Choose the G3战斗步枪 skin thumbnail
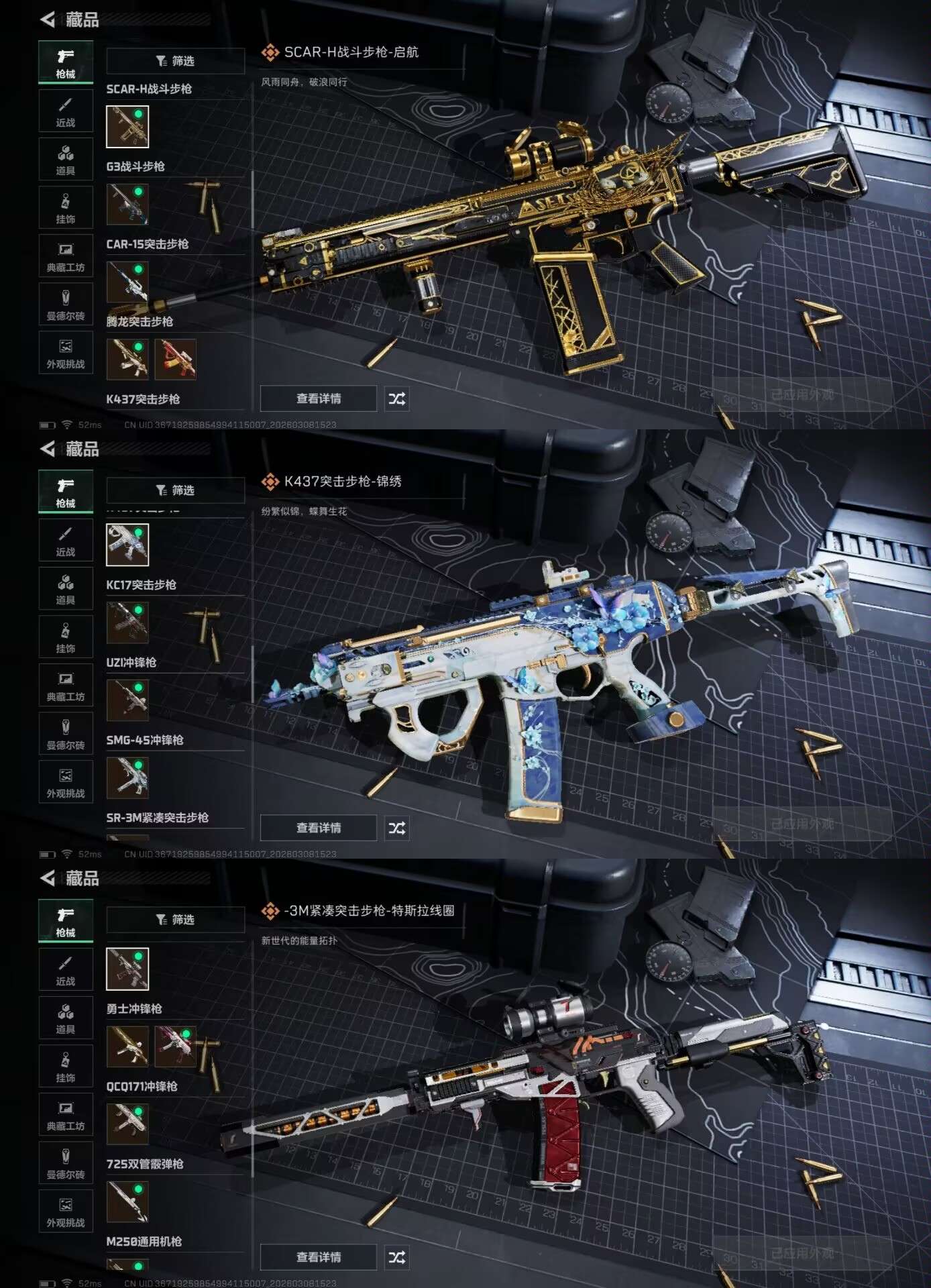This screenshot has width=931, height=1288. pos(127,204)
